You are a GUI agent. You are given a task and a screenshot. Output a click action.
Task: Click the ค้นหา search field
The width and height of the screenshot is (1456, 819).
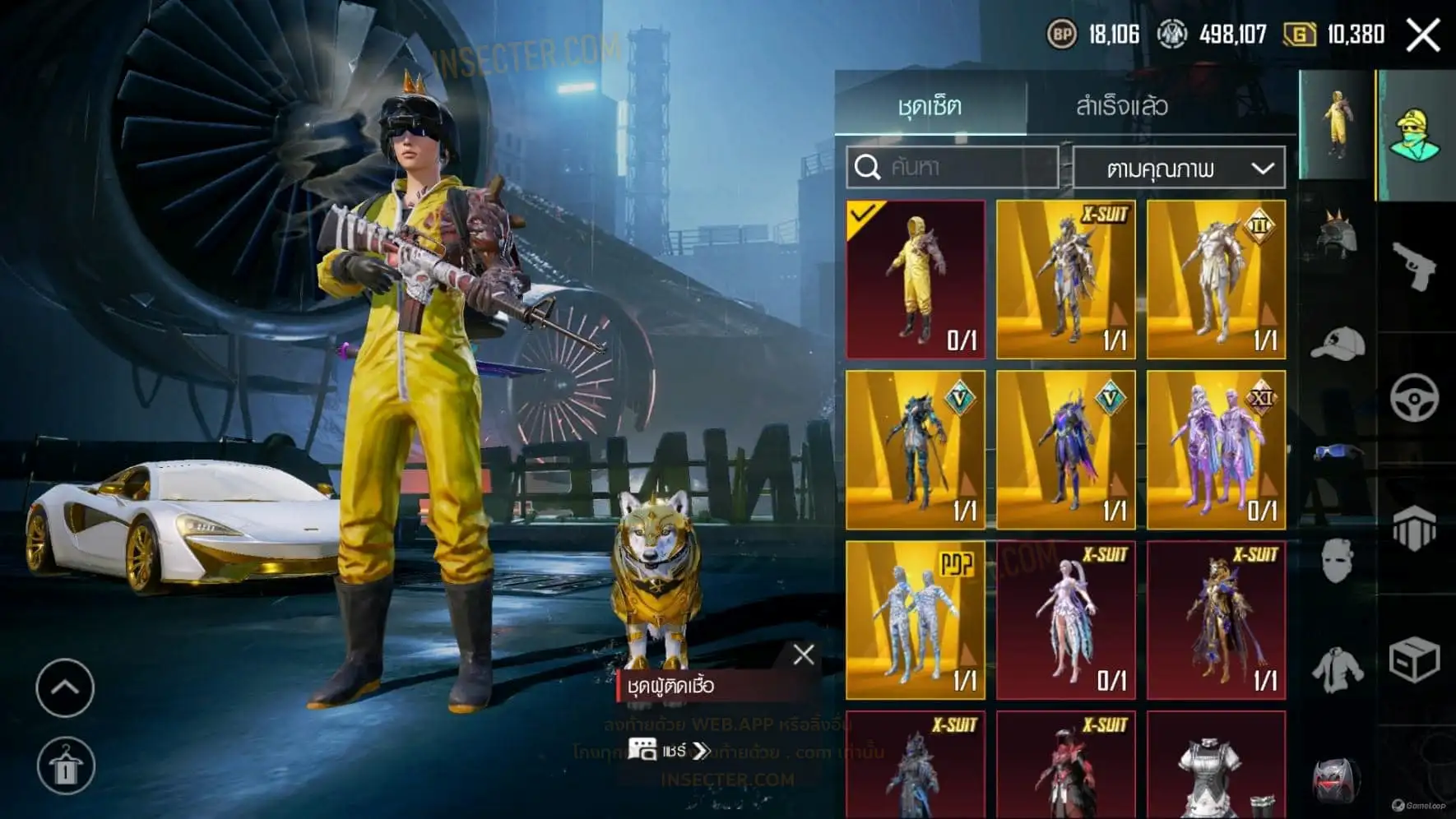953,168
